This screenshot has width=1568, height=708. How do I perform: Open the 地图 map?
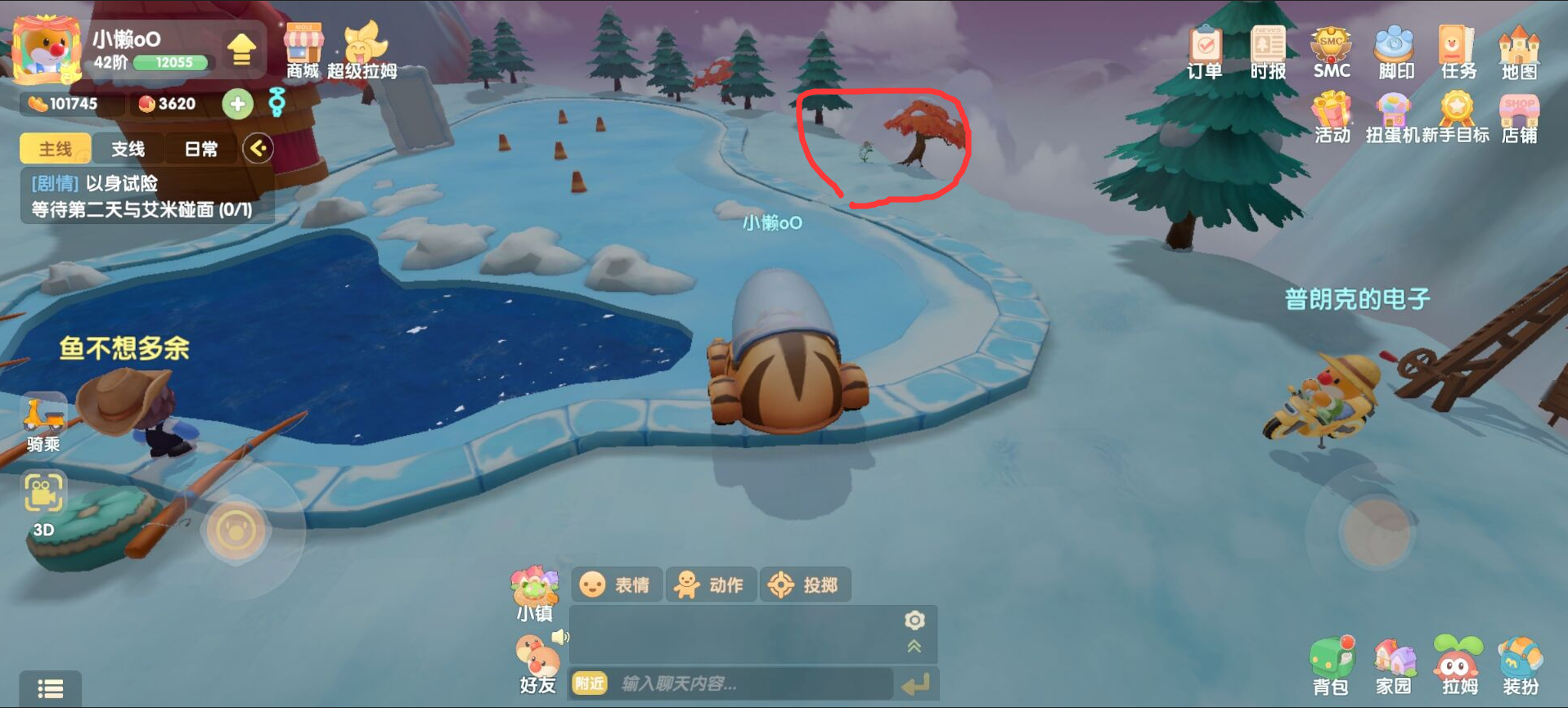click(x=1519, y=52)
